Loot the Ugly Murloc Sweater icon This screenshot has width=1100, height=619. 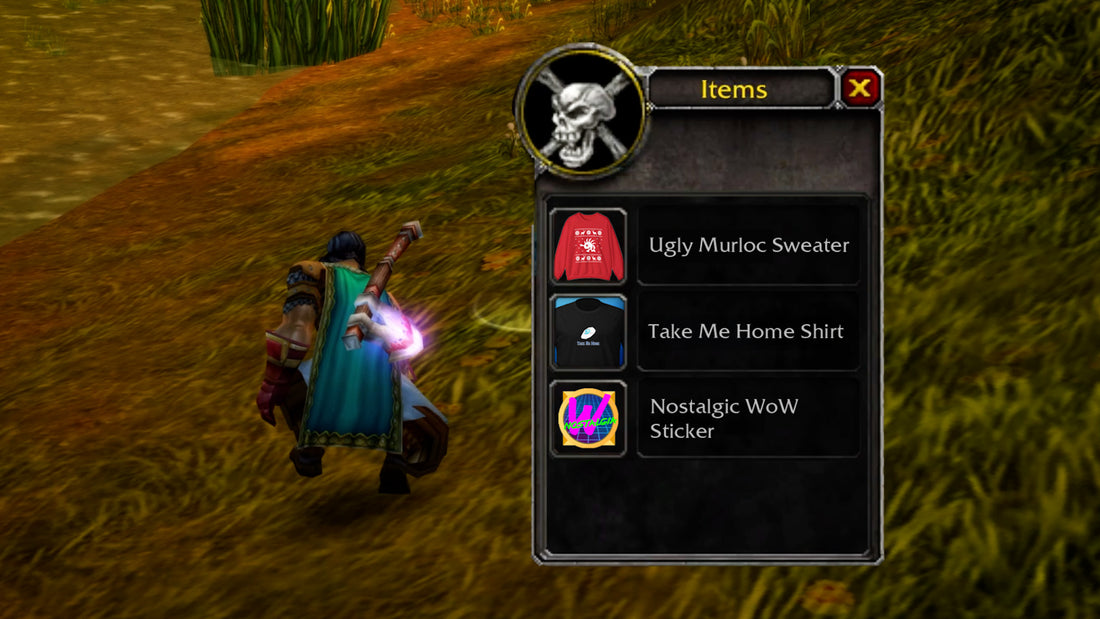click(x=588, y=246)
